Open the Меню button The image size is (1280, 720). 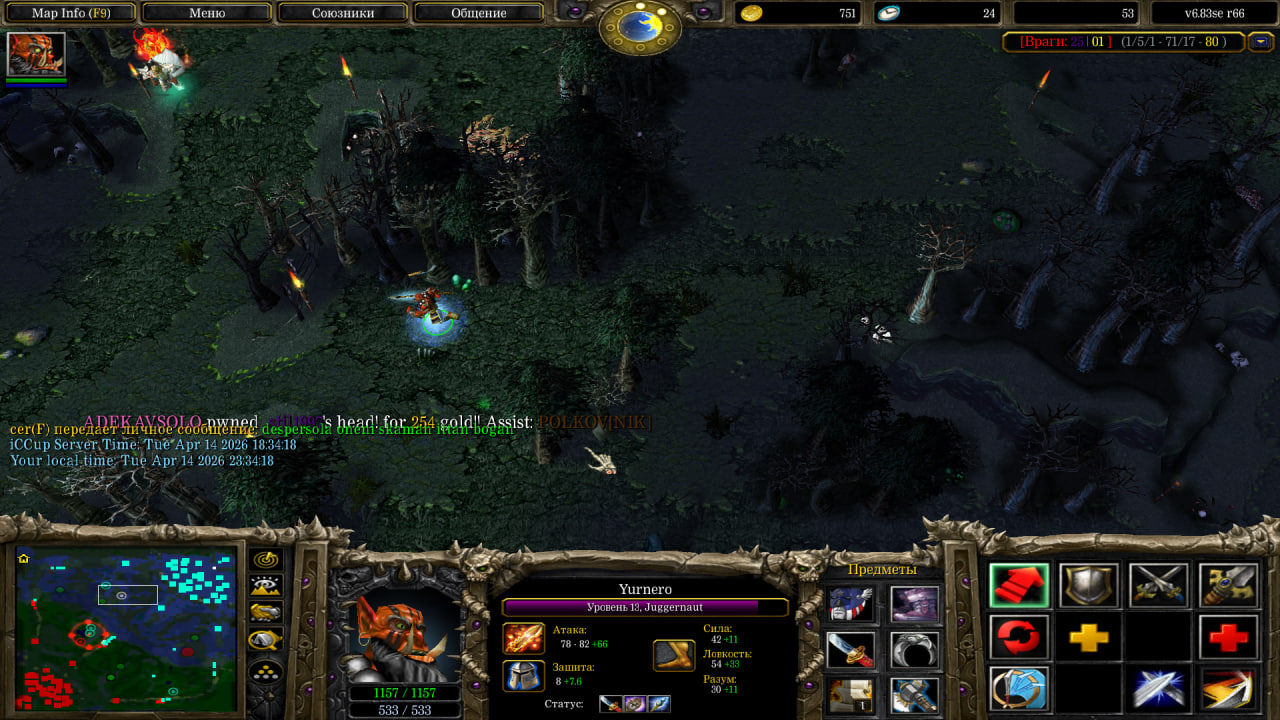[x=206, y=13]
